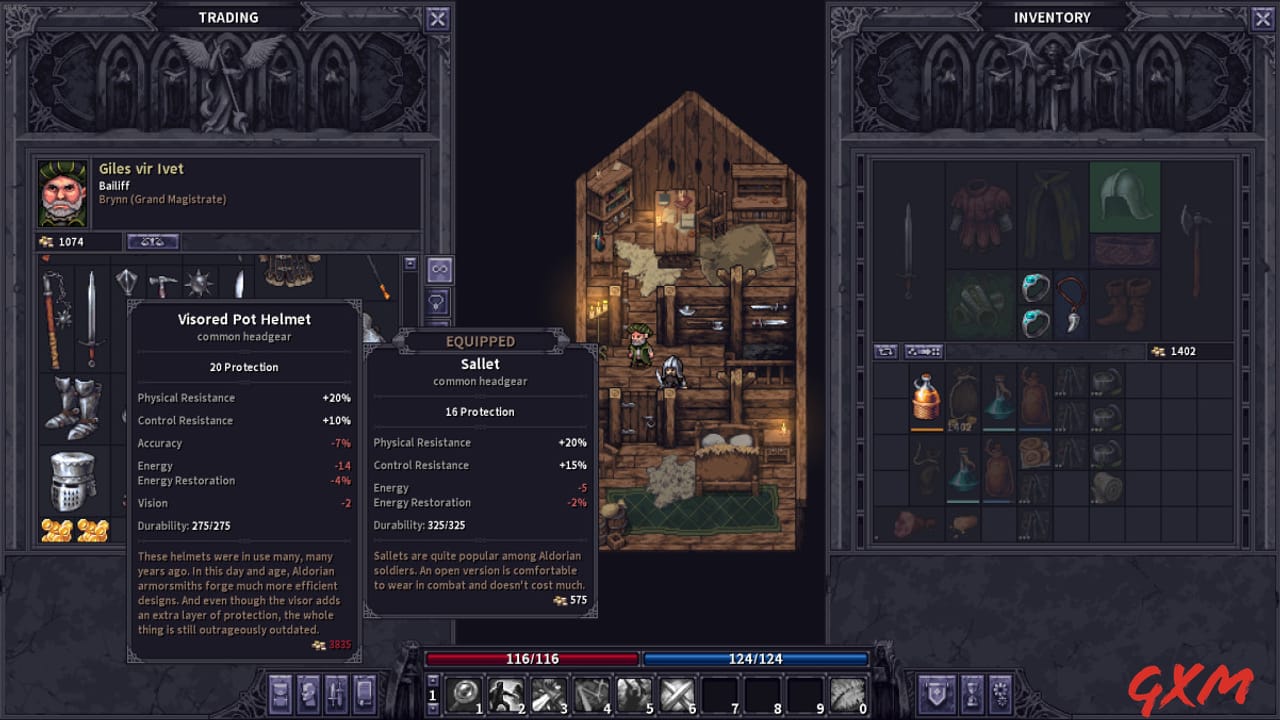1280x720 pixels.
Task: Switch to the TRADING panel header
Action: pyautogui.click(x=229, y=16)
